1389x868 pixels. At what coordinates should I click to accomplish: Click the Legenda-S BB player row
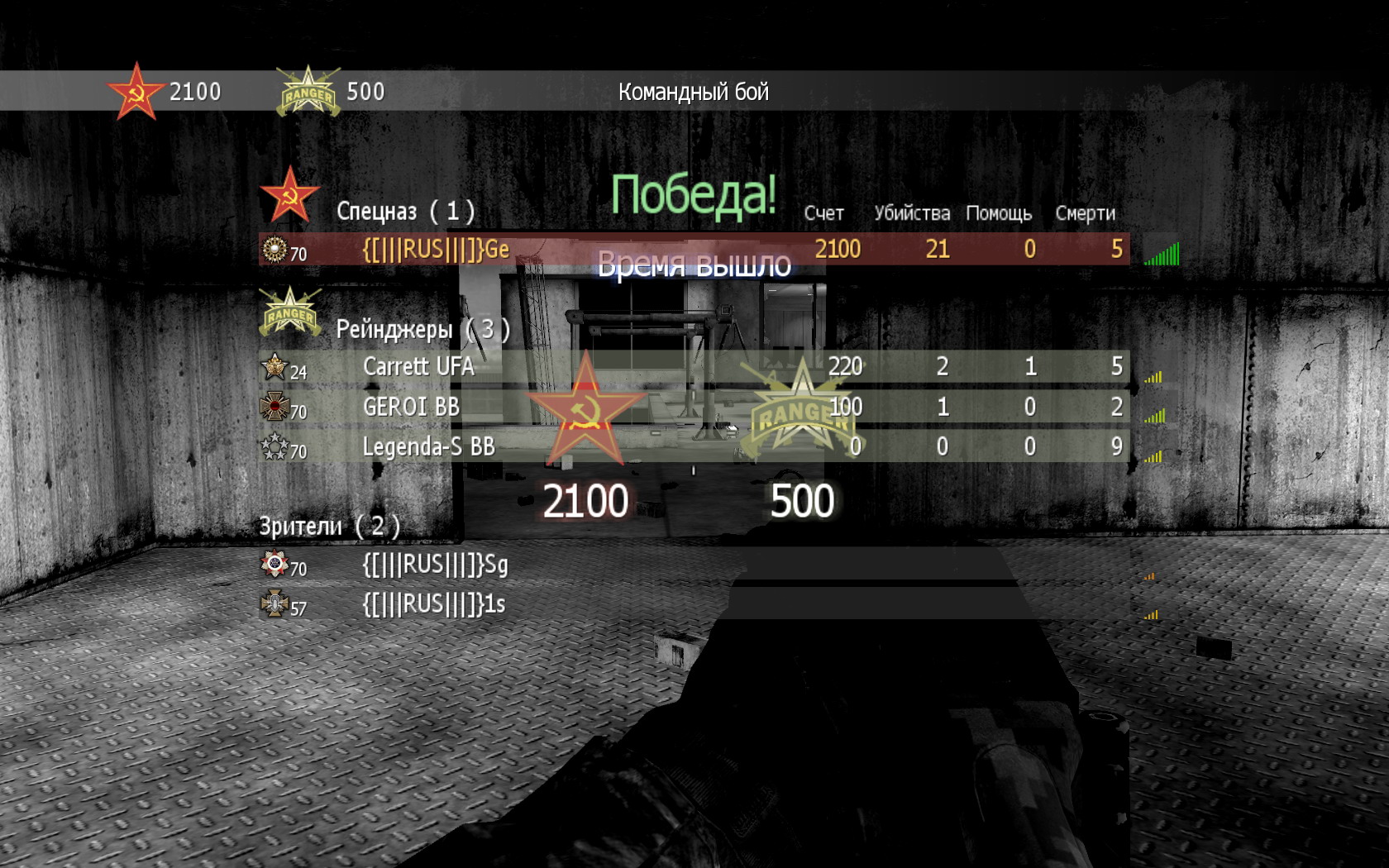pyautogui.click(x=428, y=447)
